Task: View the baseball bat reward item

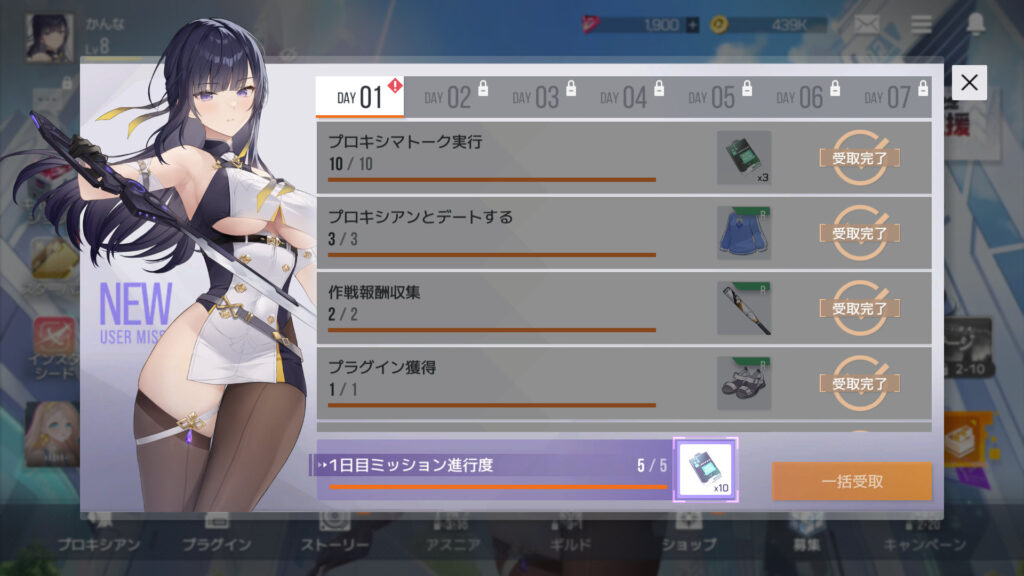Action: (x=743, y=308)
